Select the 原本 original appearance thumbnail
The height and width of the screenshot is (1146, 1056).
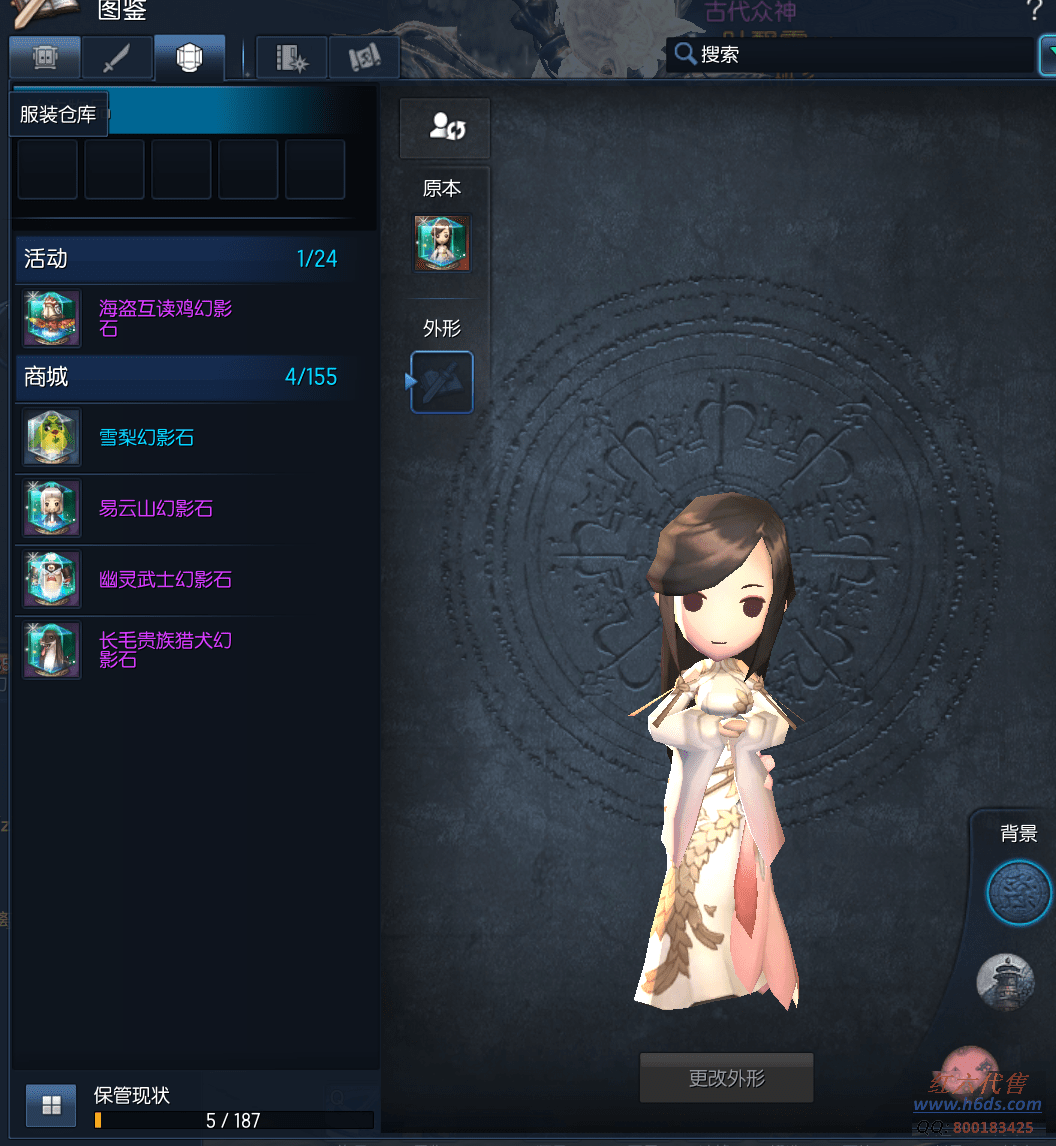click(x=442, y=243)
